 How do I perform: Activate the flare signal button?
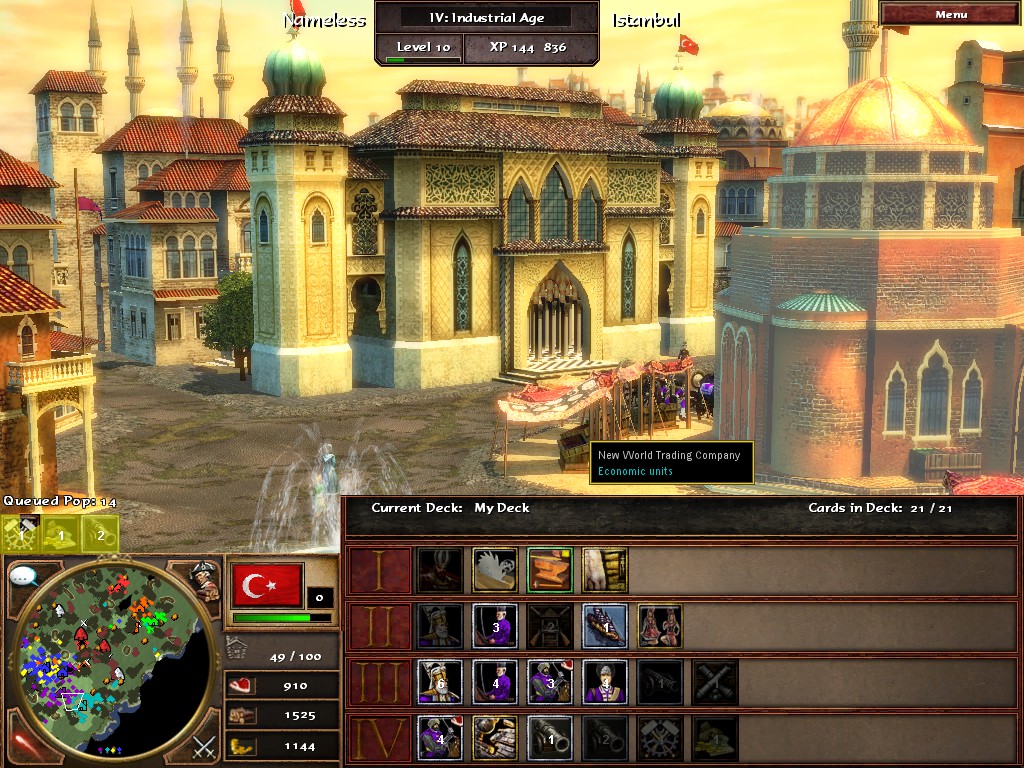[22, 744]
